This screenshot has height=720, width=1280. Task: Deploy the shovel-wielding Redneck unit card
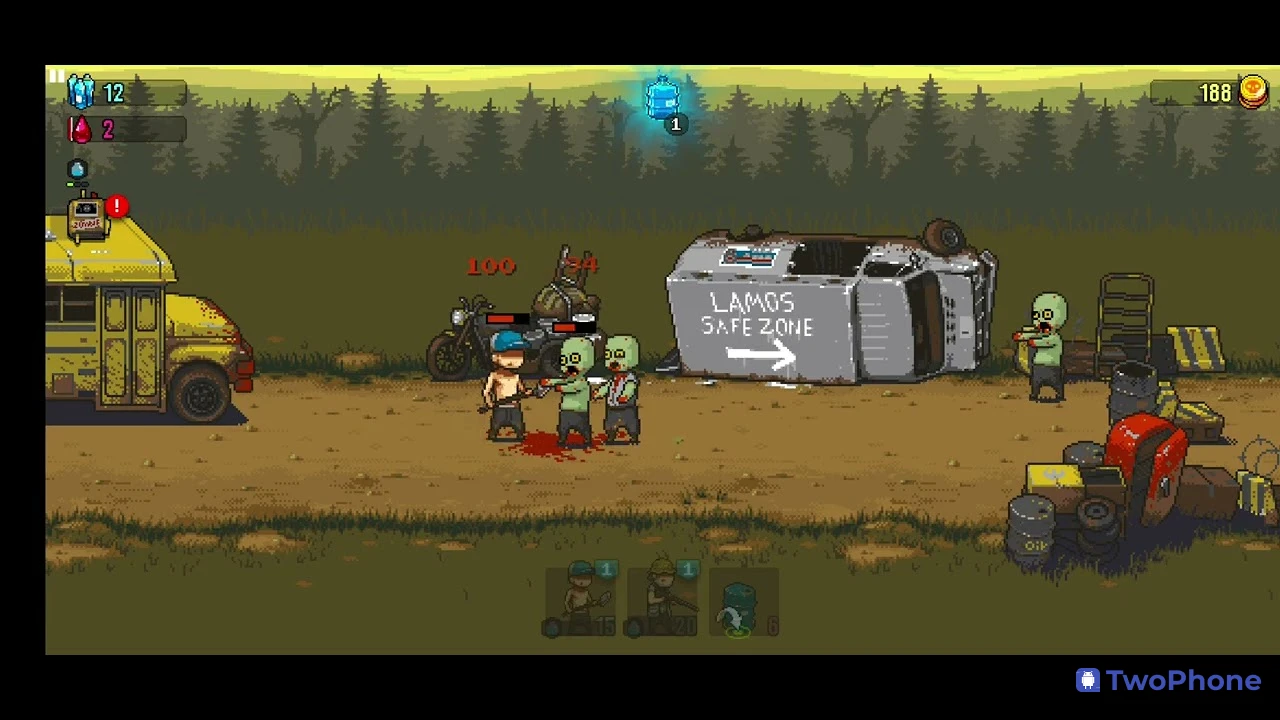tap(582, 599)
